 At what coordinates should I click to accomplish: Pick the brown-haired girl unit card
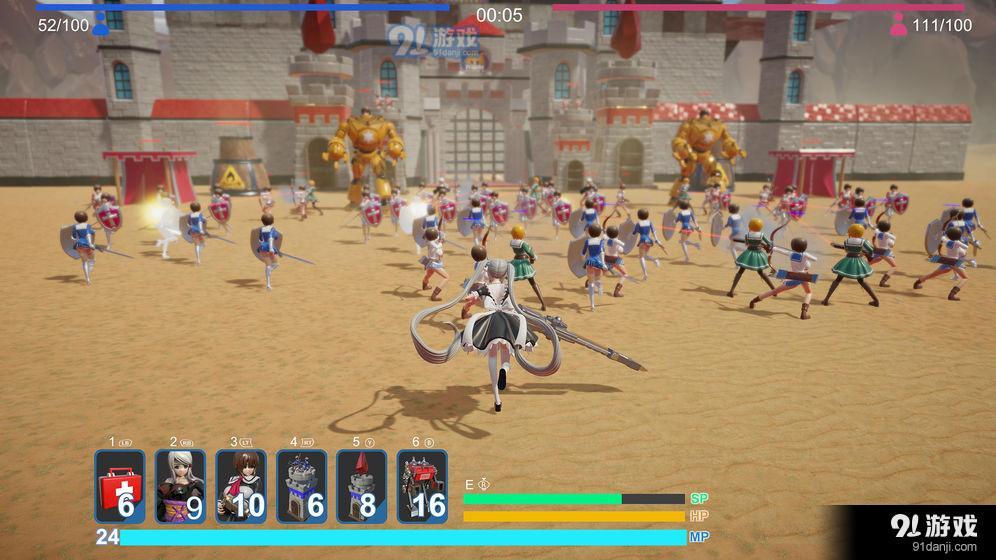pos(241,486)
